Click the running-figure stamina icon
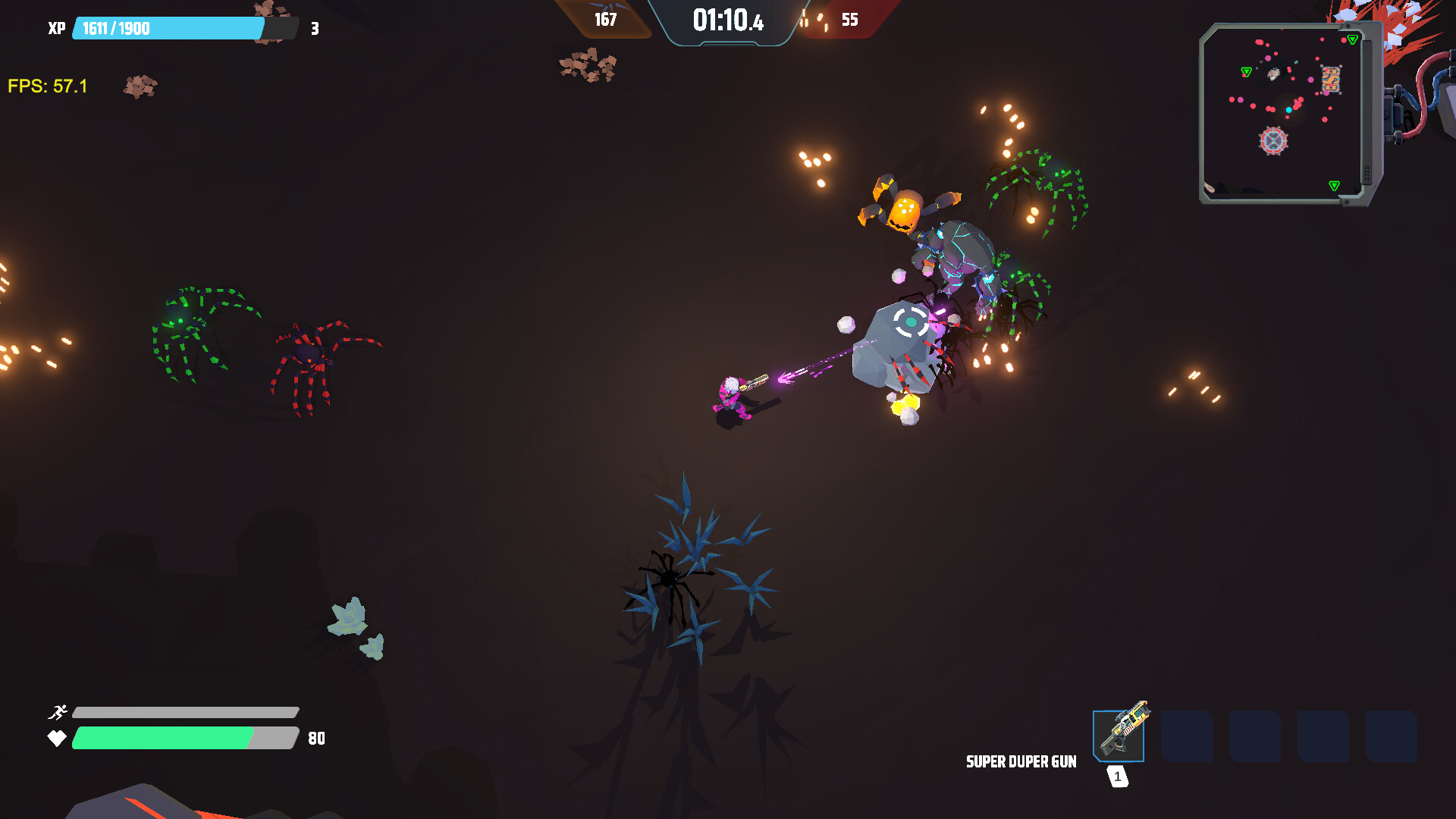The image size is (1456, 819). point(58,713)
